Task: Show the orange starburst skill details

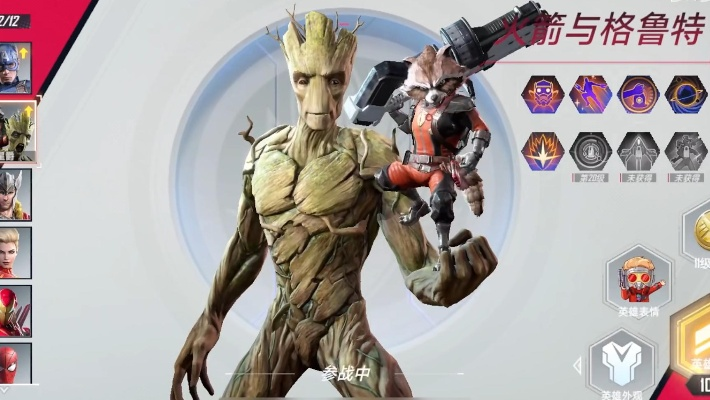Action: point(540,151)
